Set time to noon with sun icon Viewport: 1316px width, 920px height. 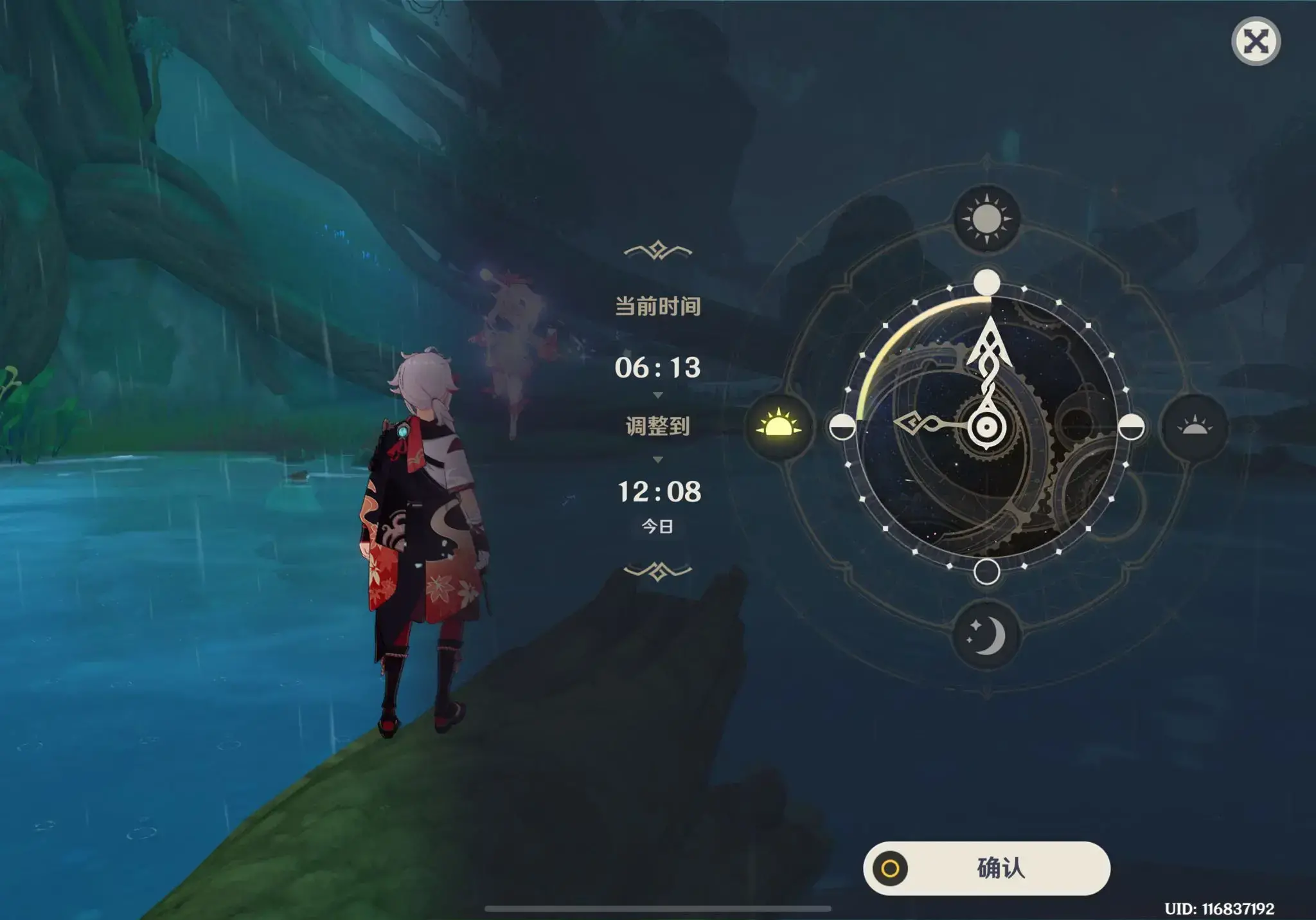(986, 220)
